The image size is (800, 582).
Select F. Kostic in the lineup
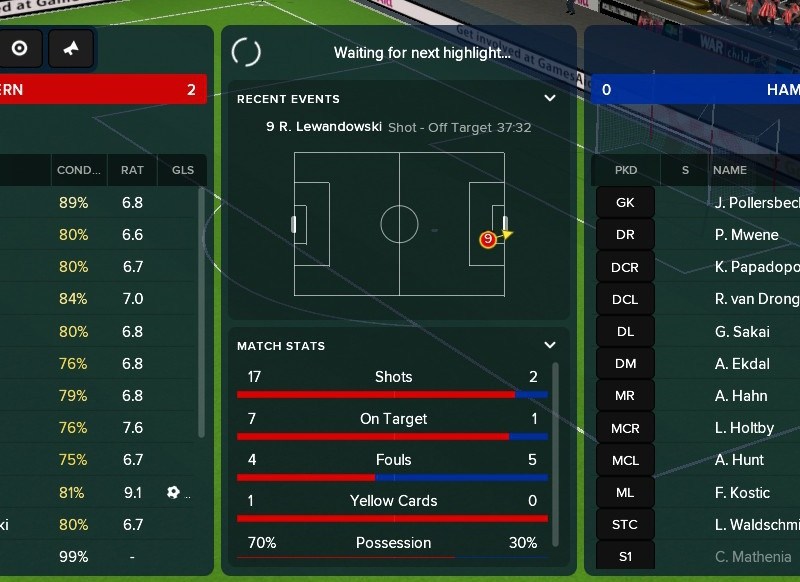click(743, 492)
